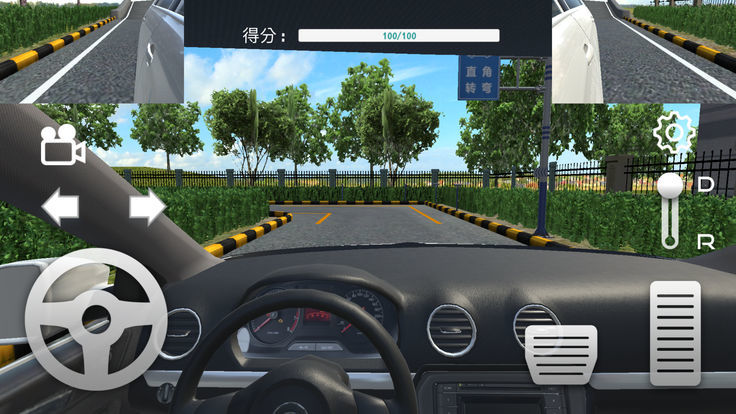The height and width of the screenshot is (414, 736).
Task: Tap the left arrow button
Action: [x=61, y=207]
